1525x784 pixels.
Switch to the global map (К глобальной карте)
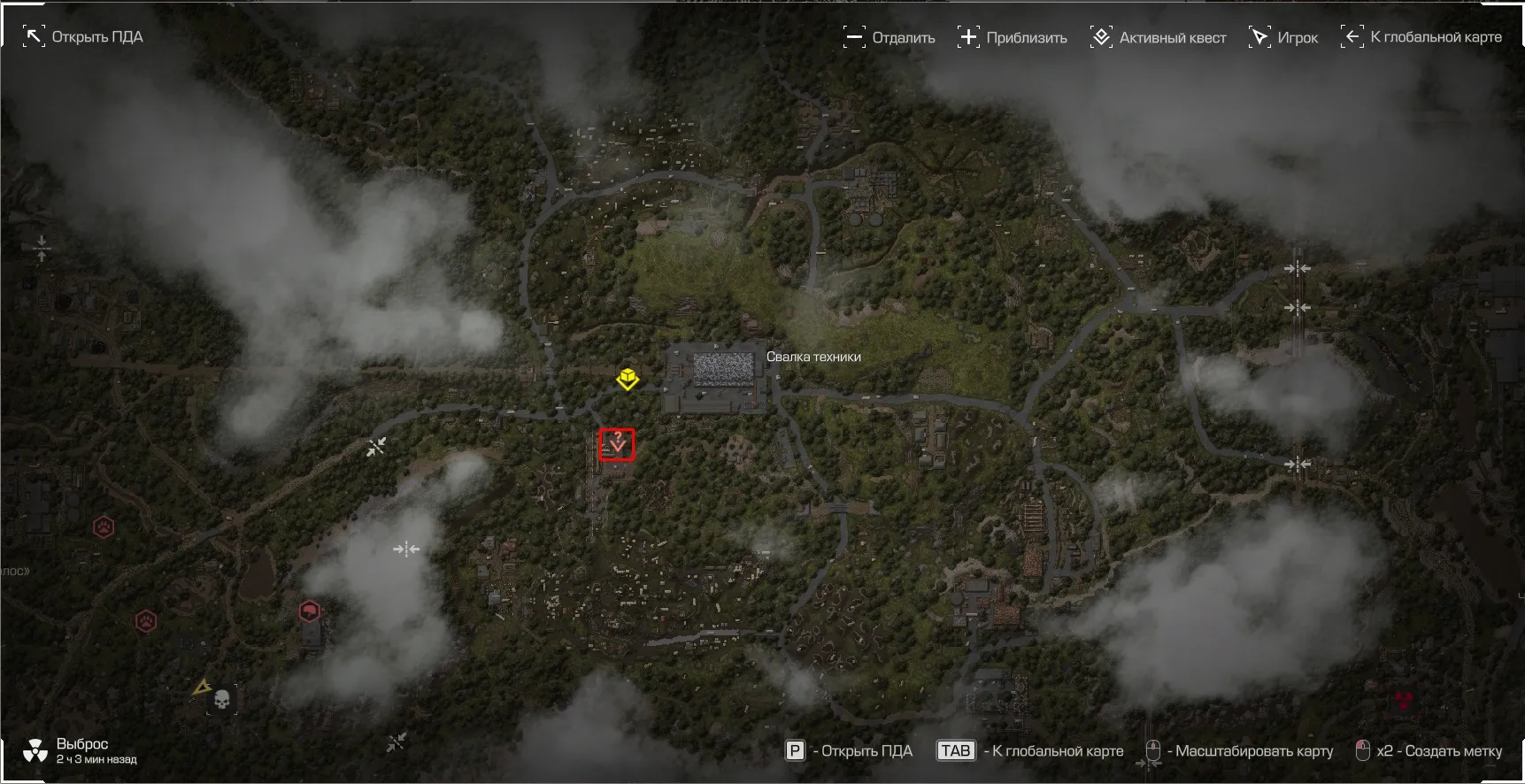pos(1421,37)
